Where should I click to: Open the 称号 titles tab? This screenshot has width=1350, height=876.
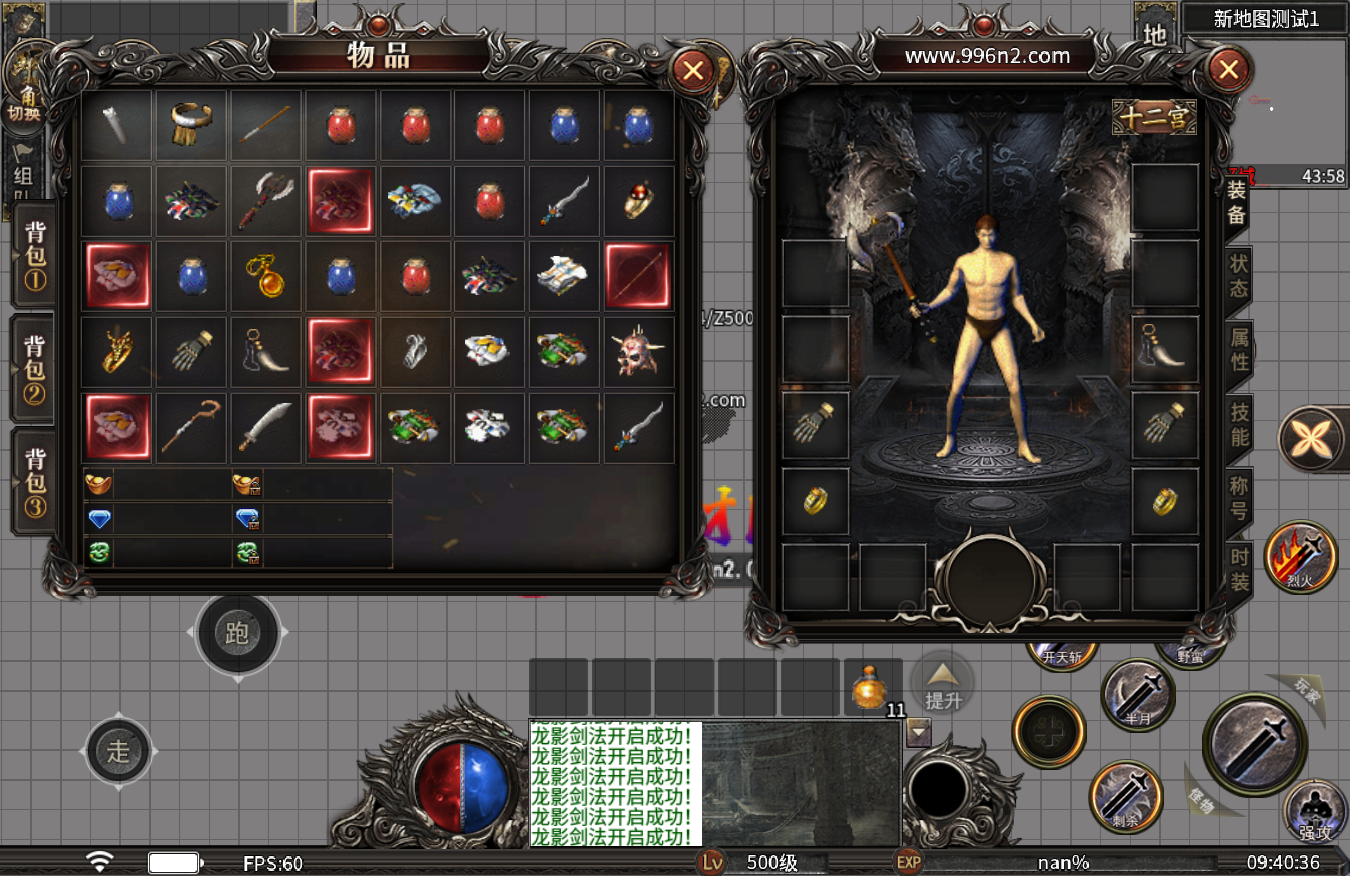click(1238, 498)
